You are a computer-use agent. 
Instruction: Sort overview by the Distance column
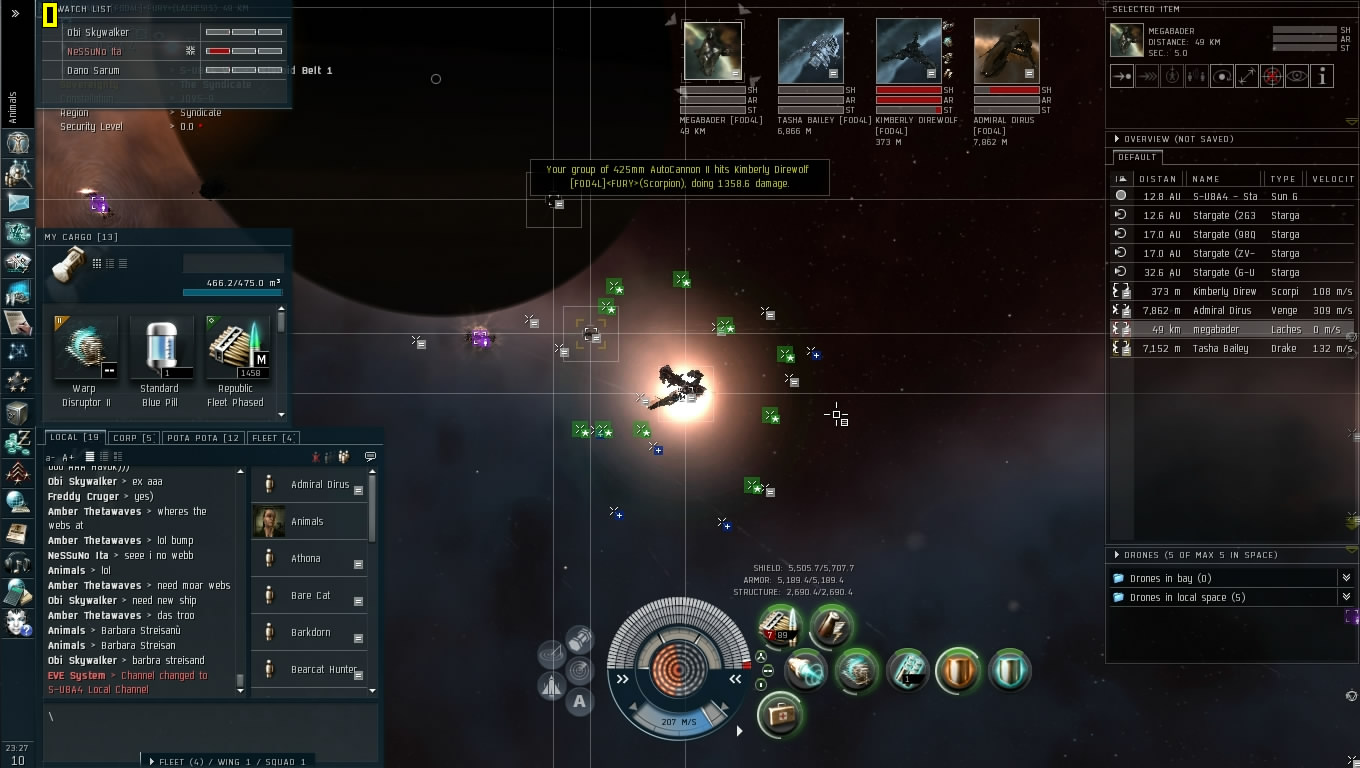(x=1158, y=179)
